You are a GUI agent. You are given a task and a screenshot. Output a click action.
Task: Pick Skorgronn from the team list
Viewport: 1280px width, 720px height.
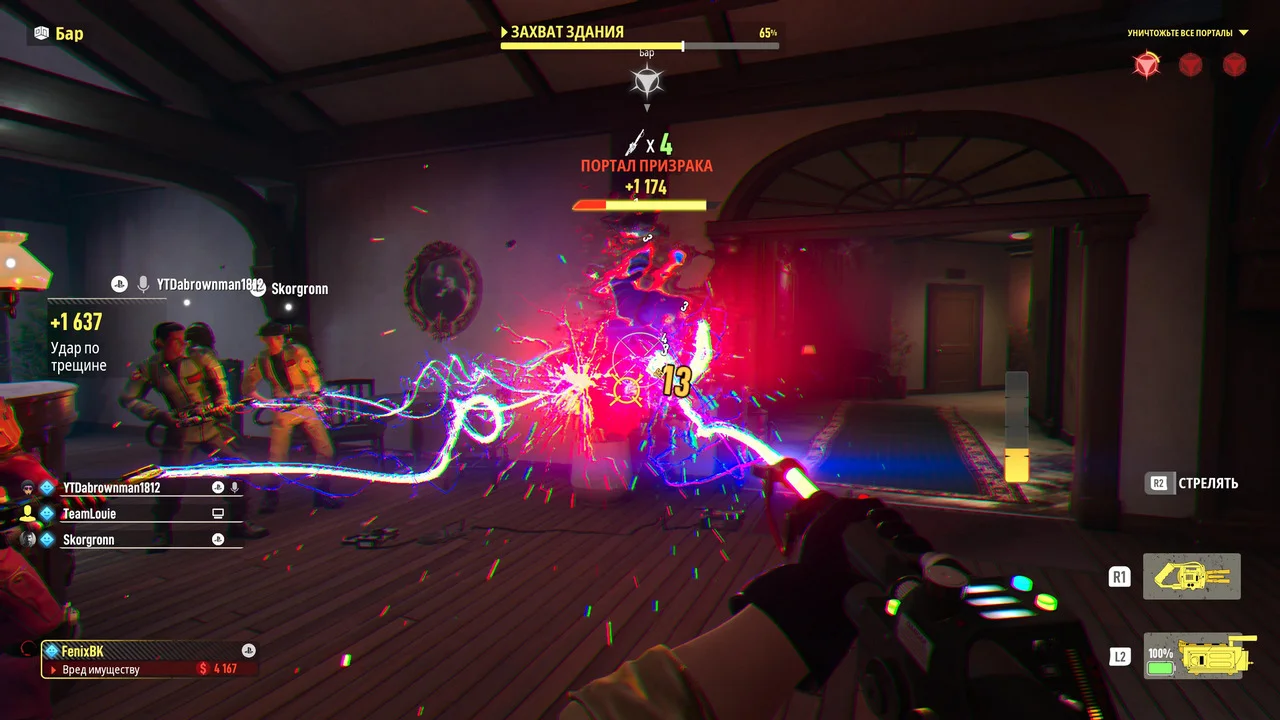click(x=88, y=540)
